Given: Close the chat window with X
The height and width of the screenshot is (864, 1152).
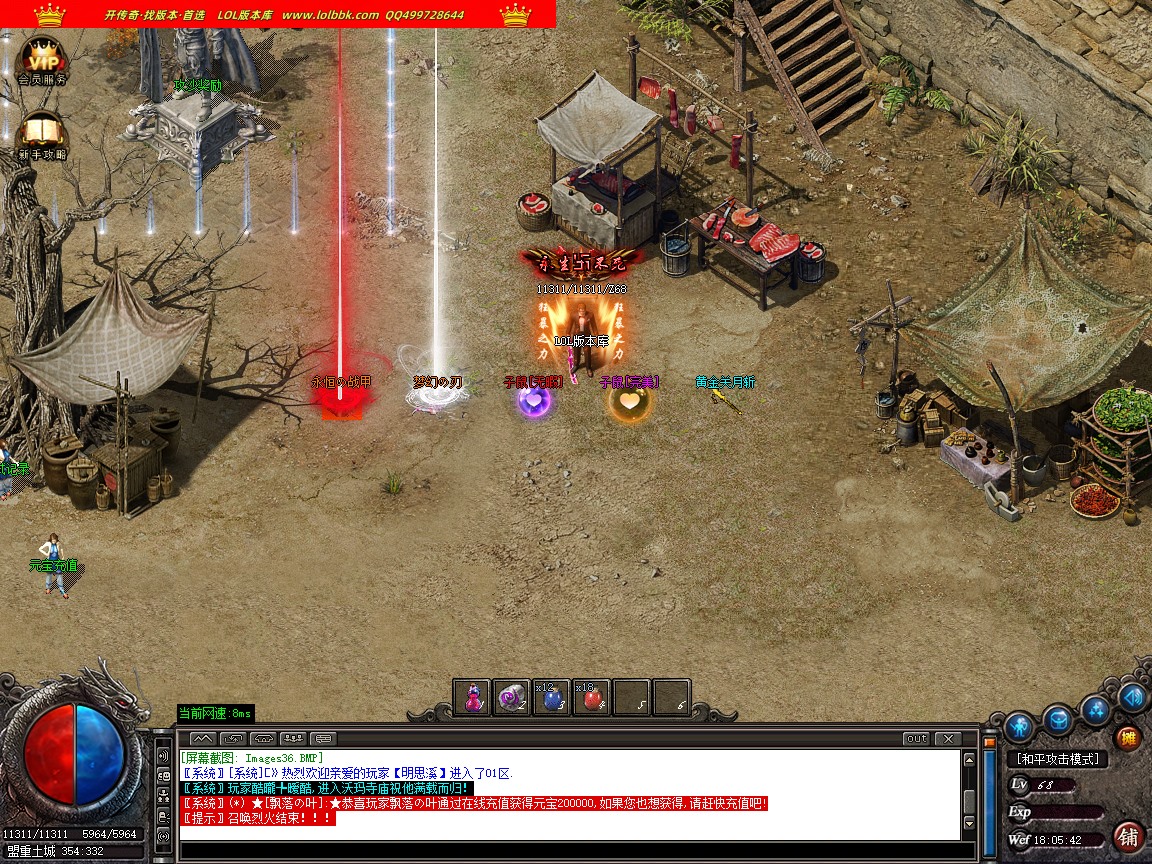Looking at the screenshot, I should [x=947, y=739].
